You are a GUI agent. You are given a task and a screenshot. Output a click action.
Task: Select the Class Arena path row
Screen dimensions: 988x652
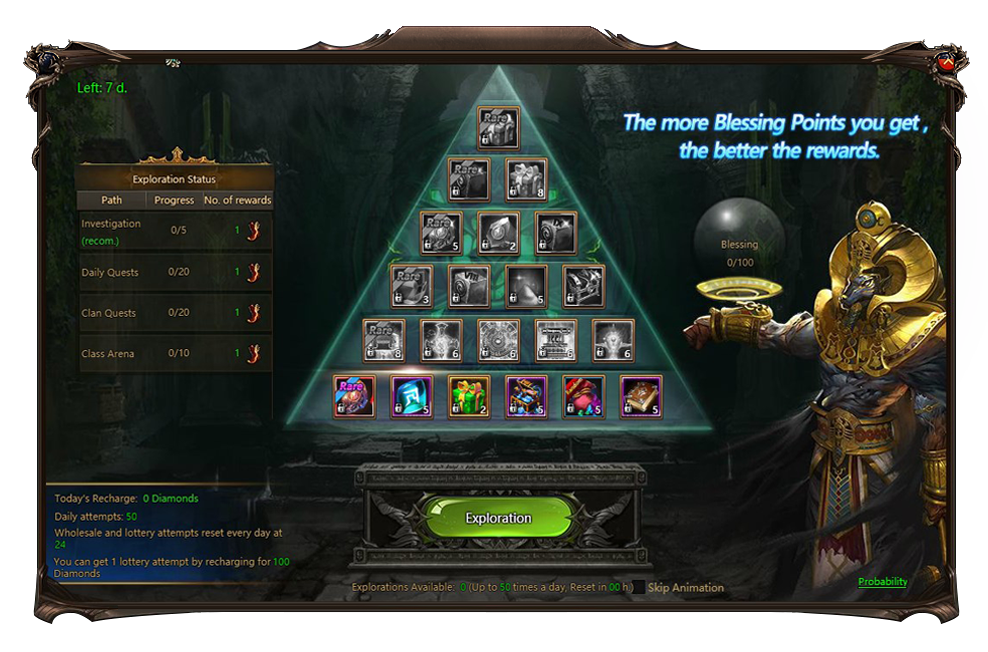click(175, 354)
